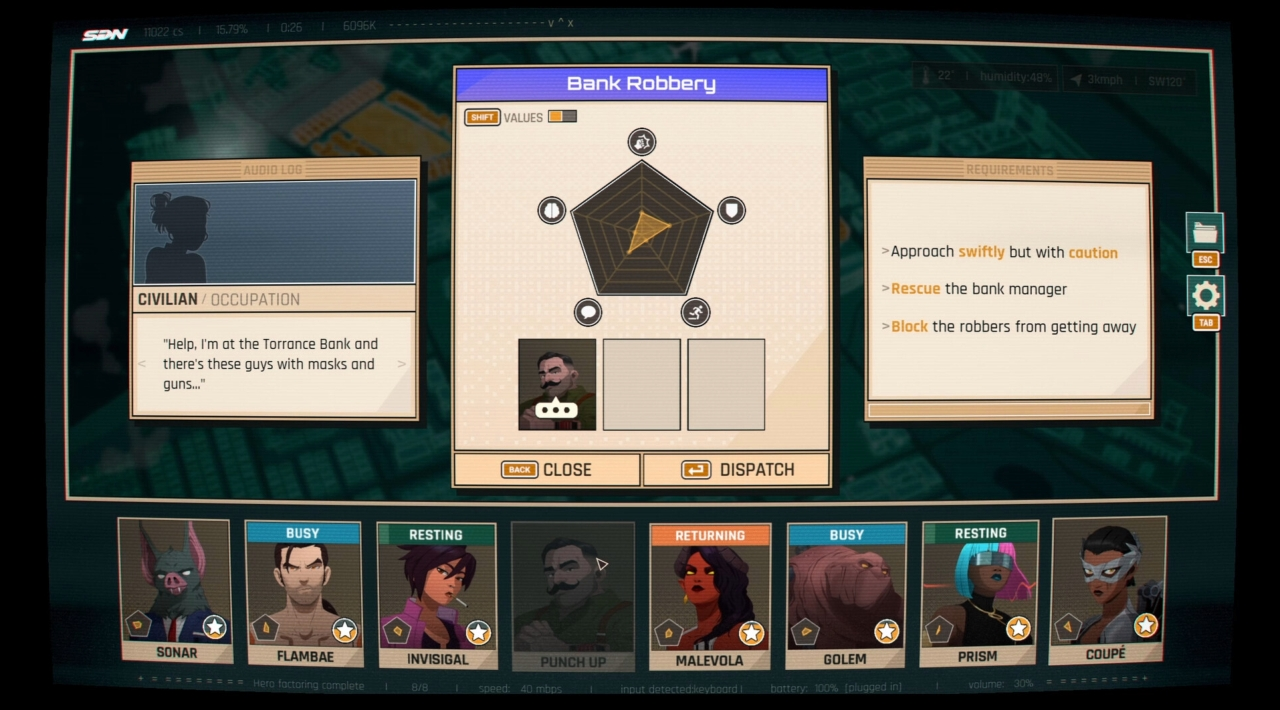Select the Malevola hero card
The height and width of the screenshot is (710, 1280).
coord(709,595)
